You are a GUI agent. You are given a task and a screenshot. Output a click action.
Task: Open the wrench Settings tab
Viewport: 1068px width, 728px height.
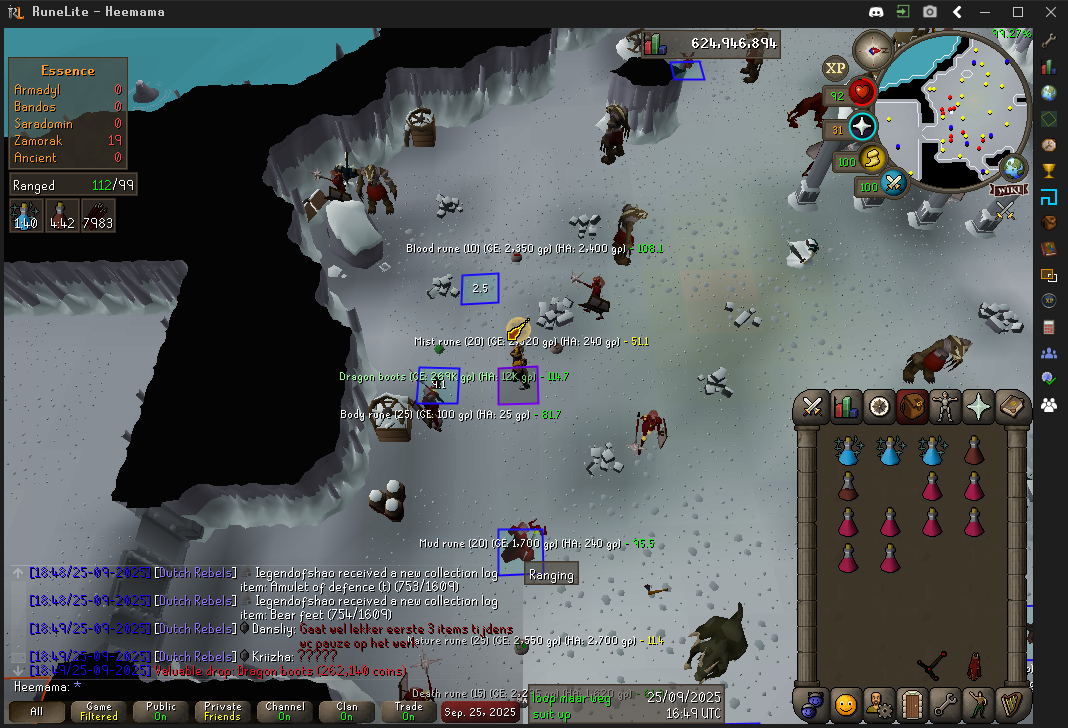pyautogui.click(x=944, y=704)
